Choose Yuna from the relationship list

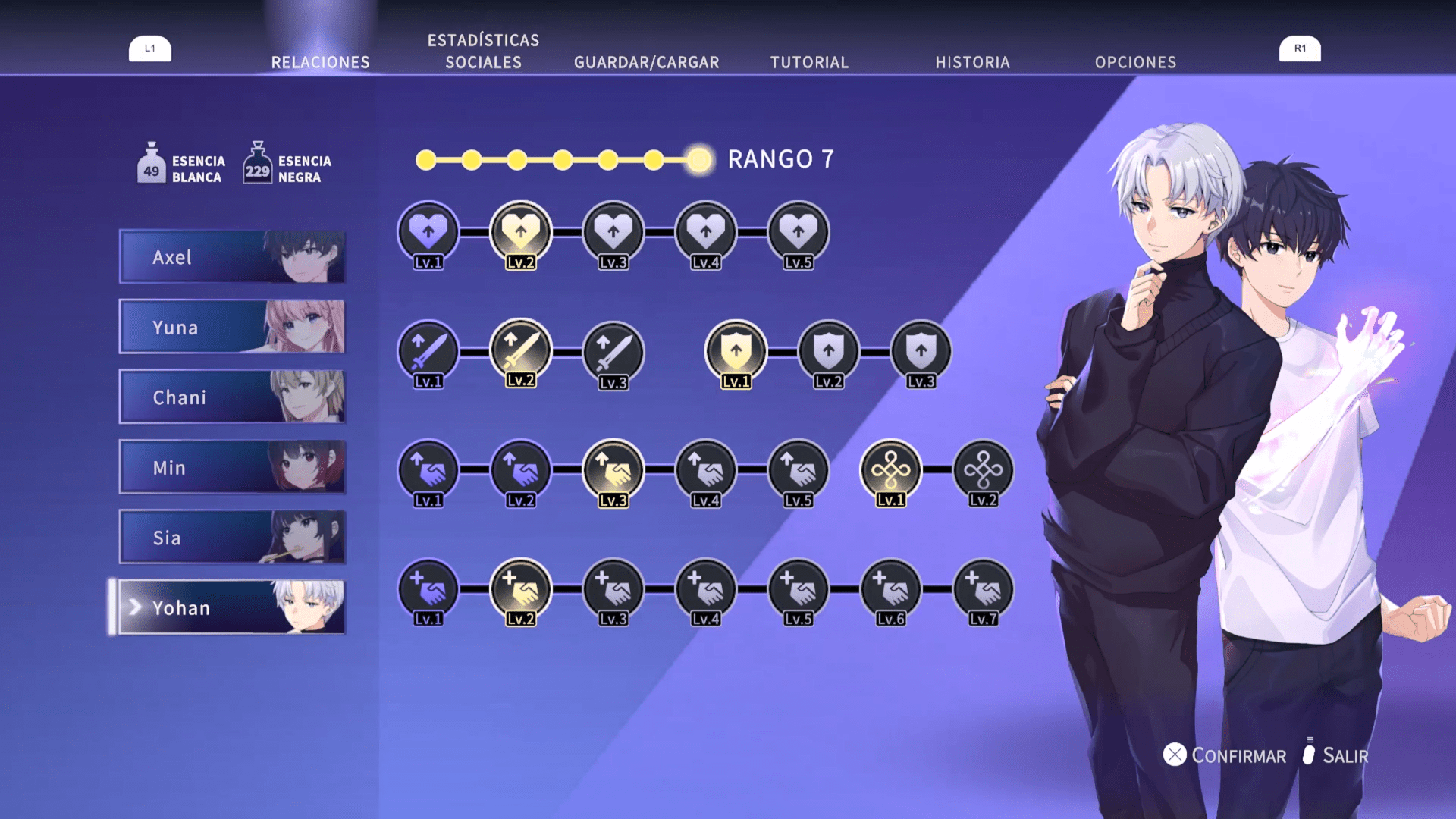click(232, 327)
